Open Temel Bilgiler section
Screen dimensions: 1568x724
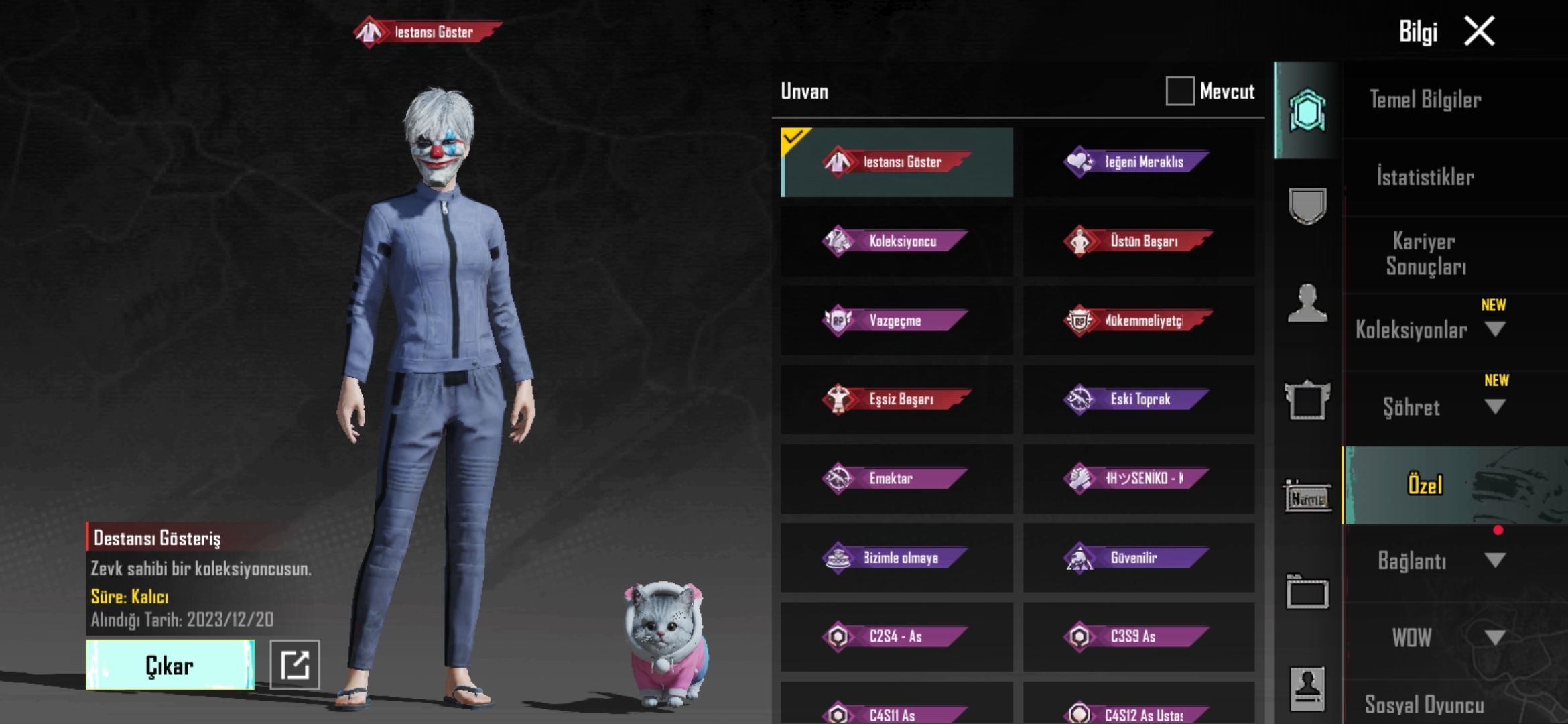(x=1425, y=101)
